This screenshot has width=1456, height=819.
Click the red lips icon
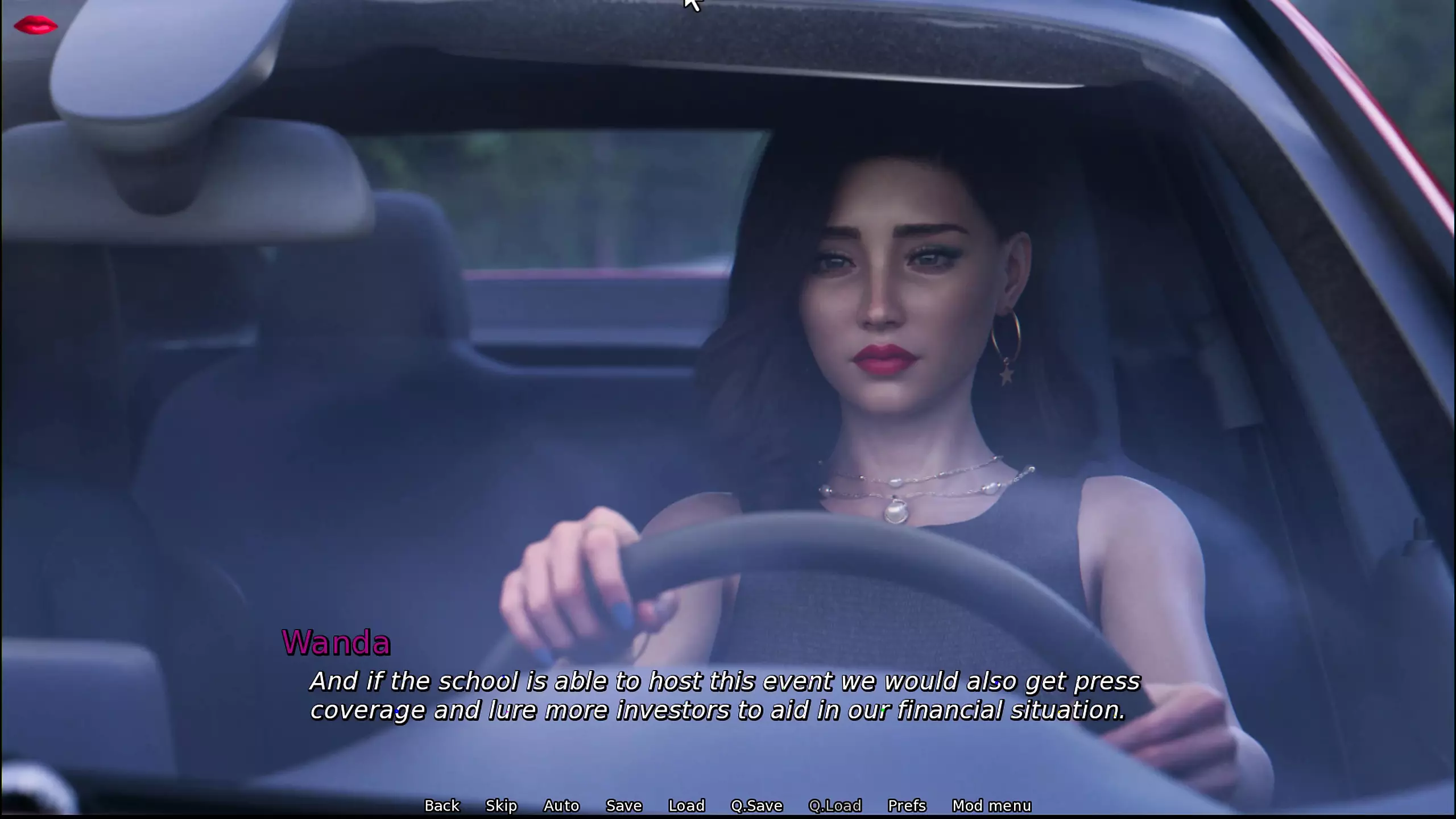35,26
